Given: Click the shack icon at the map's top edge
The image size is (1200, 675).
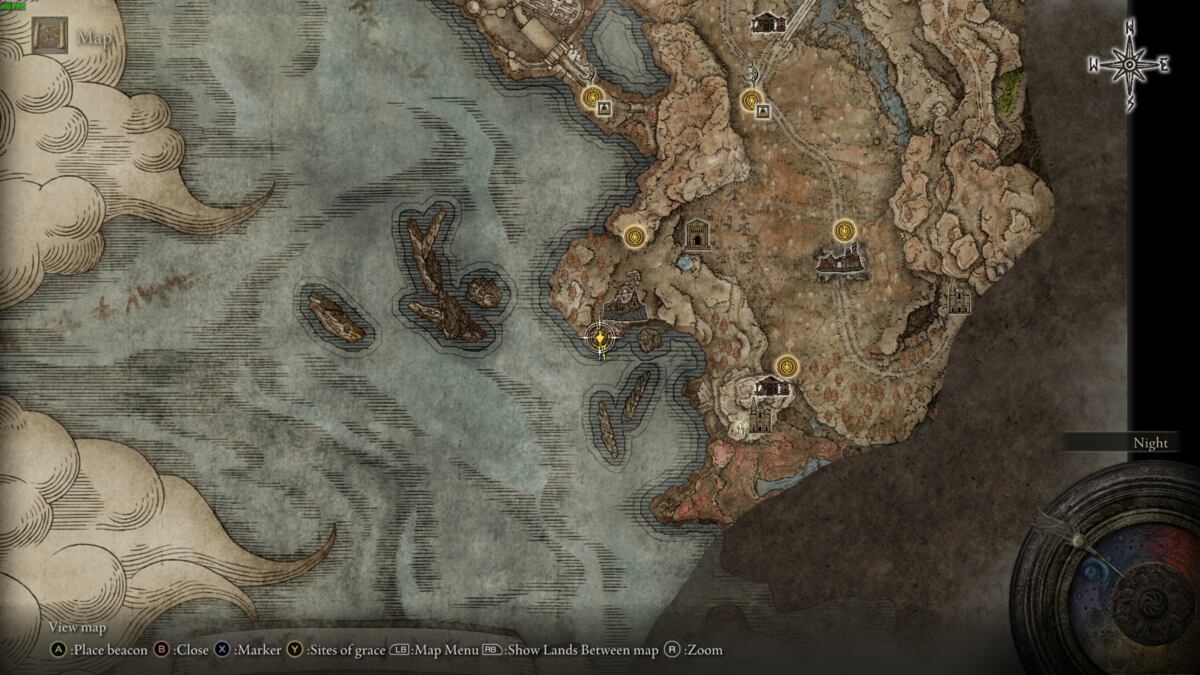Looking at the screenshot, I should tap(766, 21).
